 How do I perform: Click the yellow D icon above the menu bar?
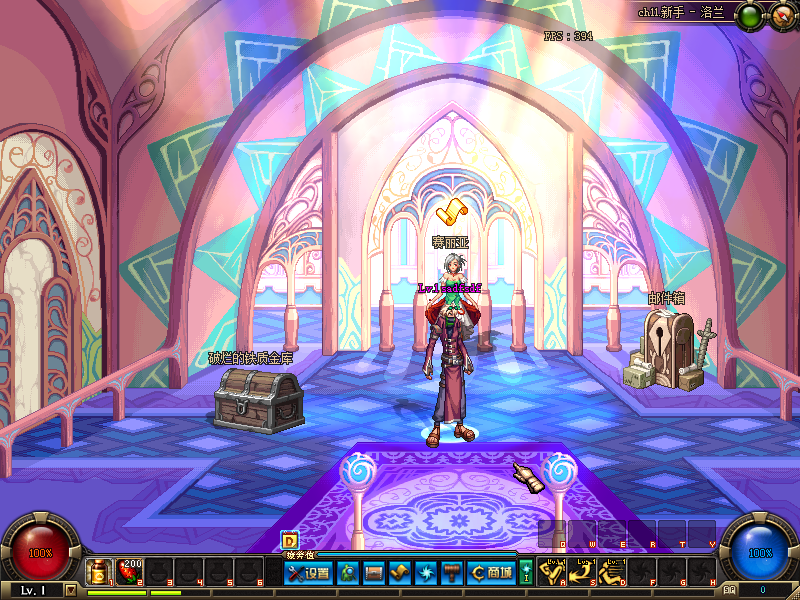[289, 540]
